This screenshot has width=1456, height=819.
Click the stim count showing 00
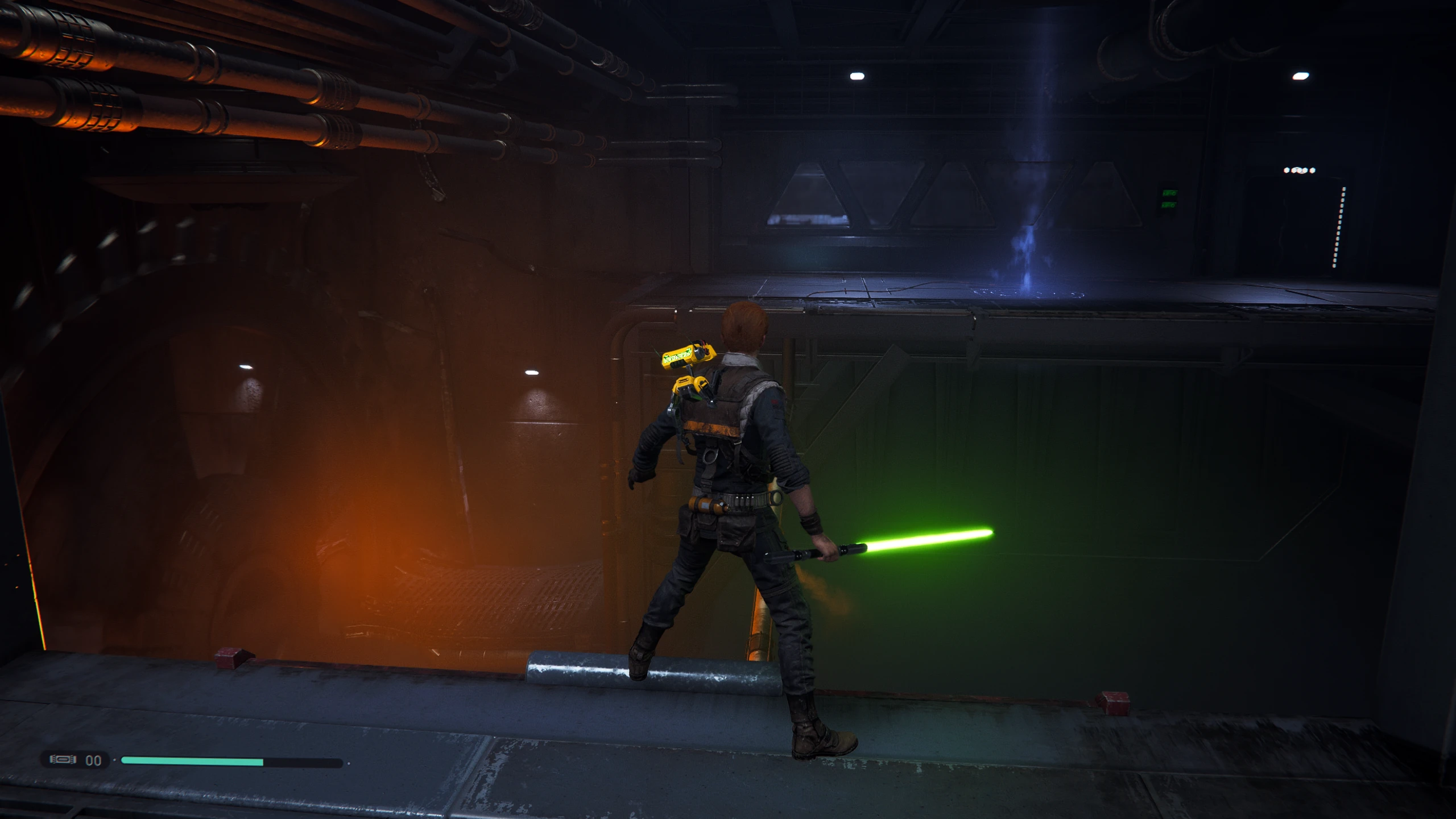pyautogui.click(x=94, y=760)
